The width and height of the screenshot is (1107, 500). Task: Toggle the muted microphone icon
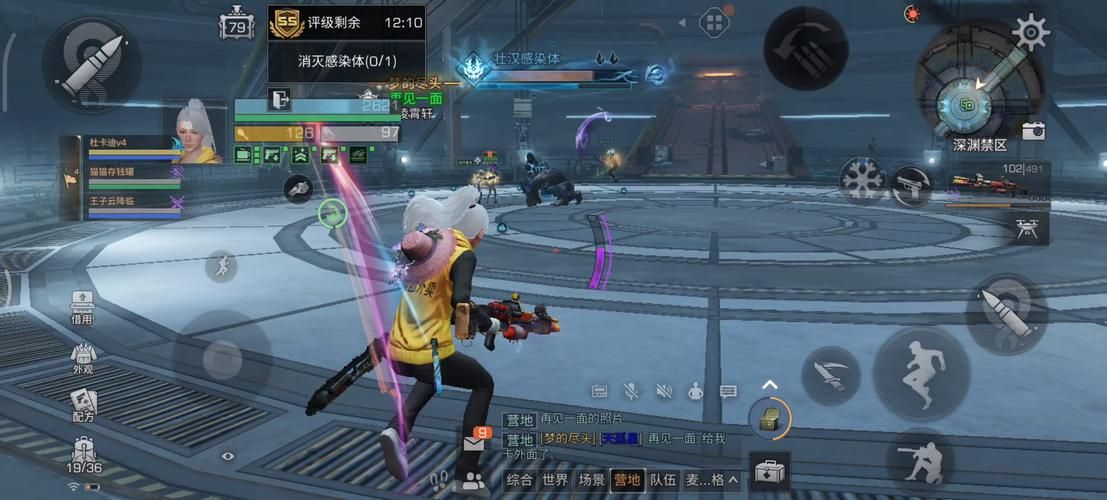(x=631, y=391)
